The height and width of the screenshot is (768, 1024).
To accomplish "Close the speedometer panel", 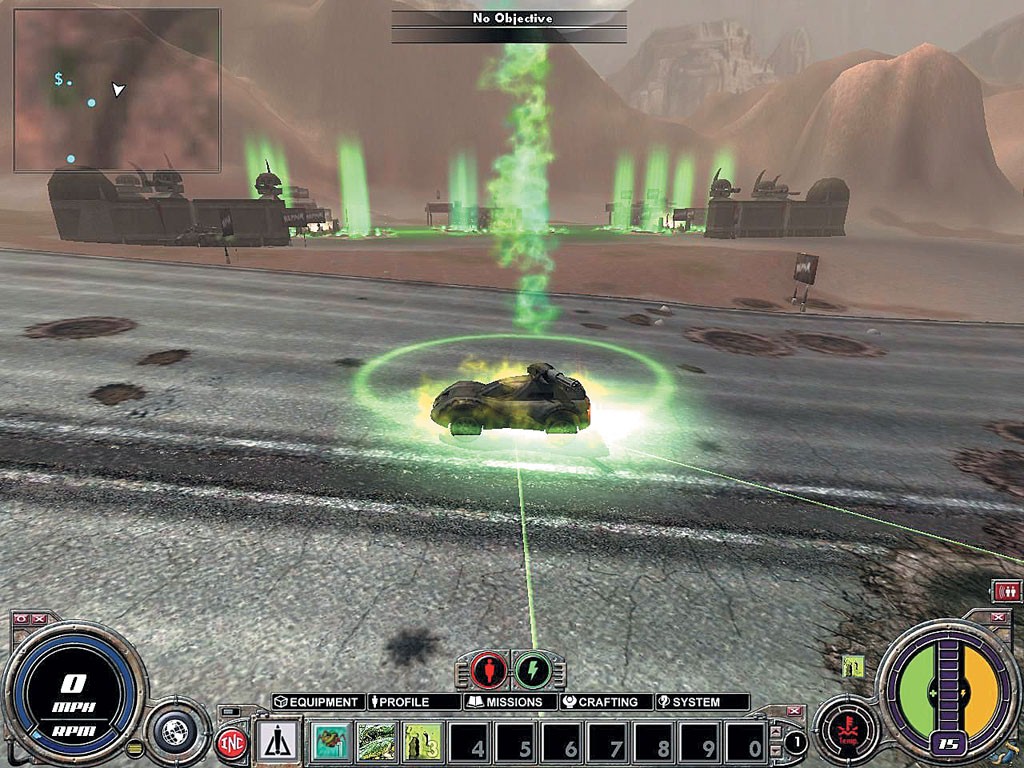I will pos(40,619).
